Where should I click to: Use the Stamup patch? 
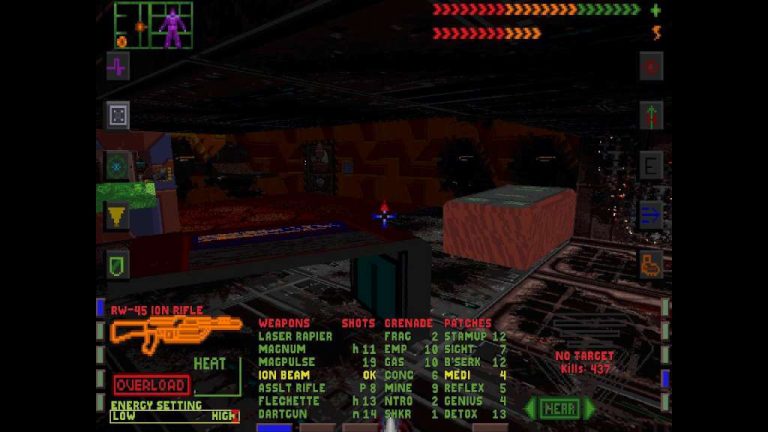466,336
